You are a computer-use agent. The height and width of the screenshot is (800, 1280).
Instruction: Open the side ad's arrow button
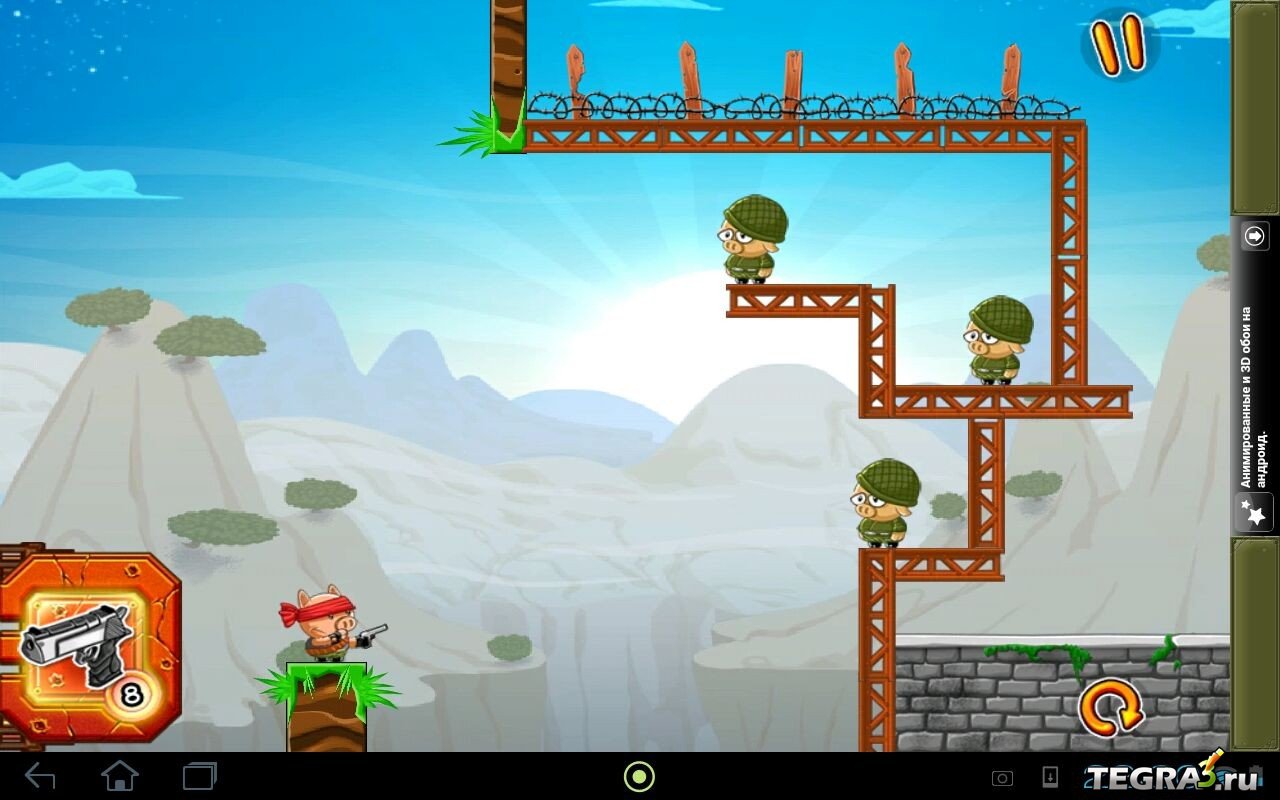1254,236
